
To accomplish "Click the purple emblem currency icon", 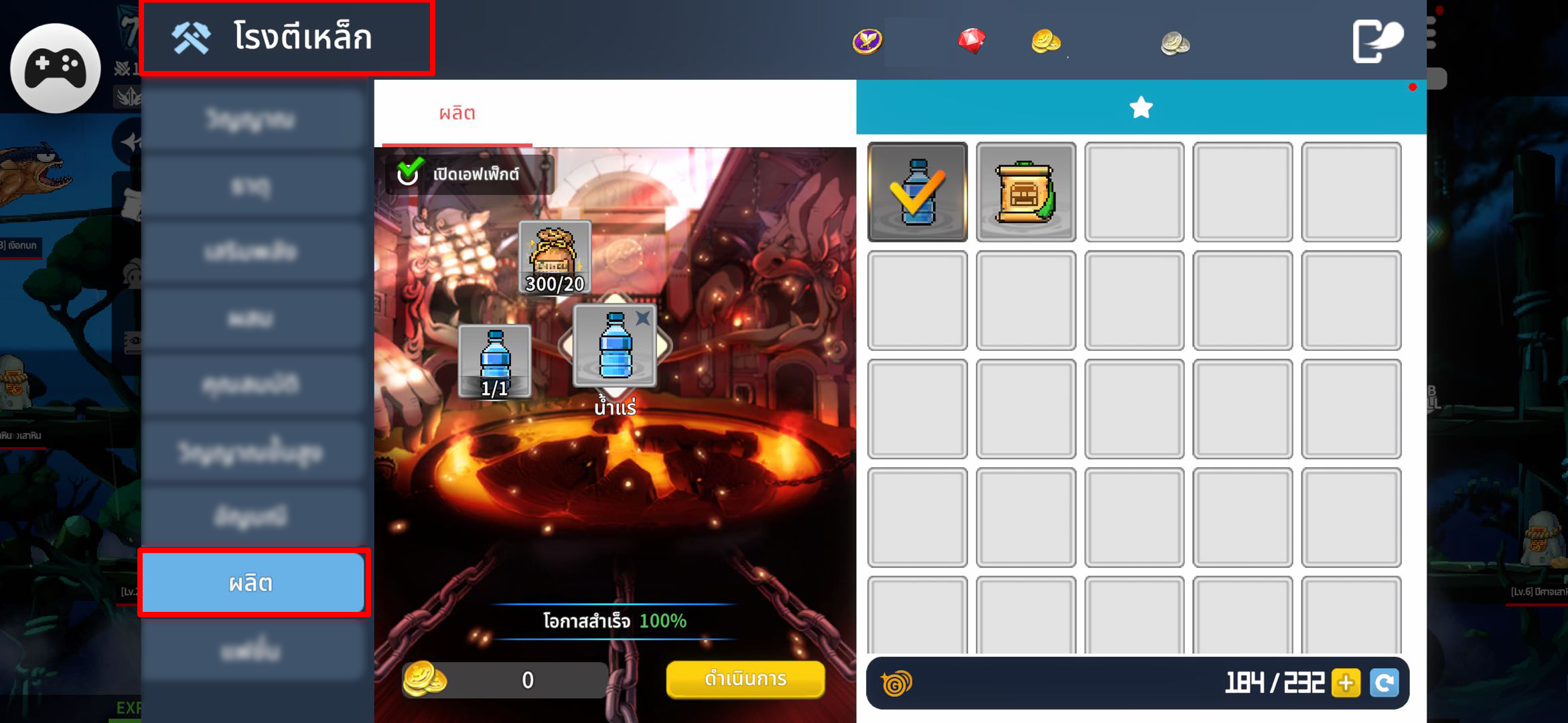I will [867, 42].
